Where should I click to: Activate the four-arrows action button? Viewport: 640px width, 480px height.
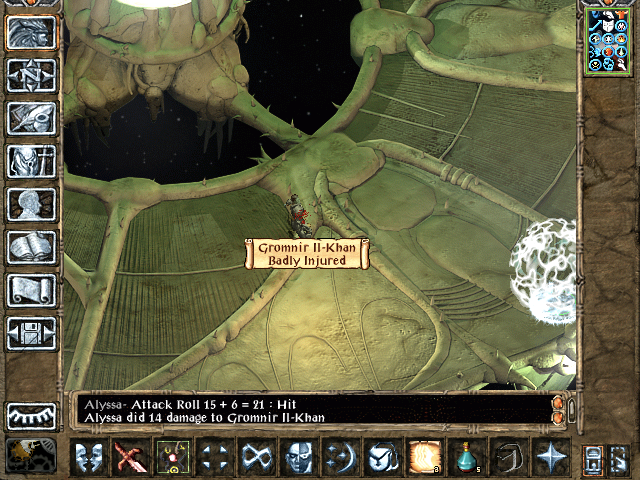212,457
